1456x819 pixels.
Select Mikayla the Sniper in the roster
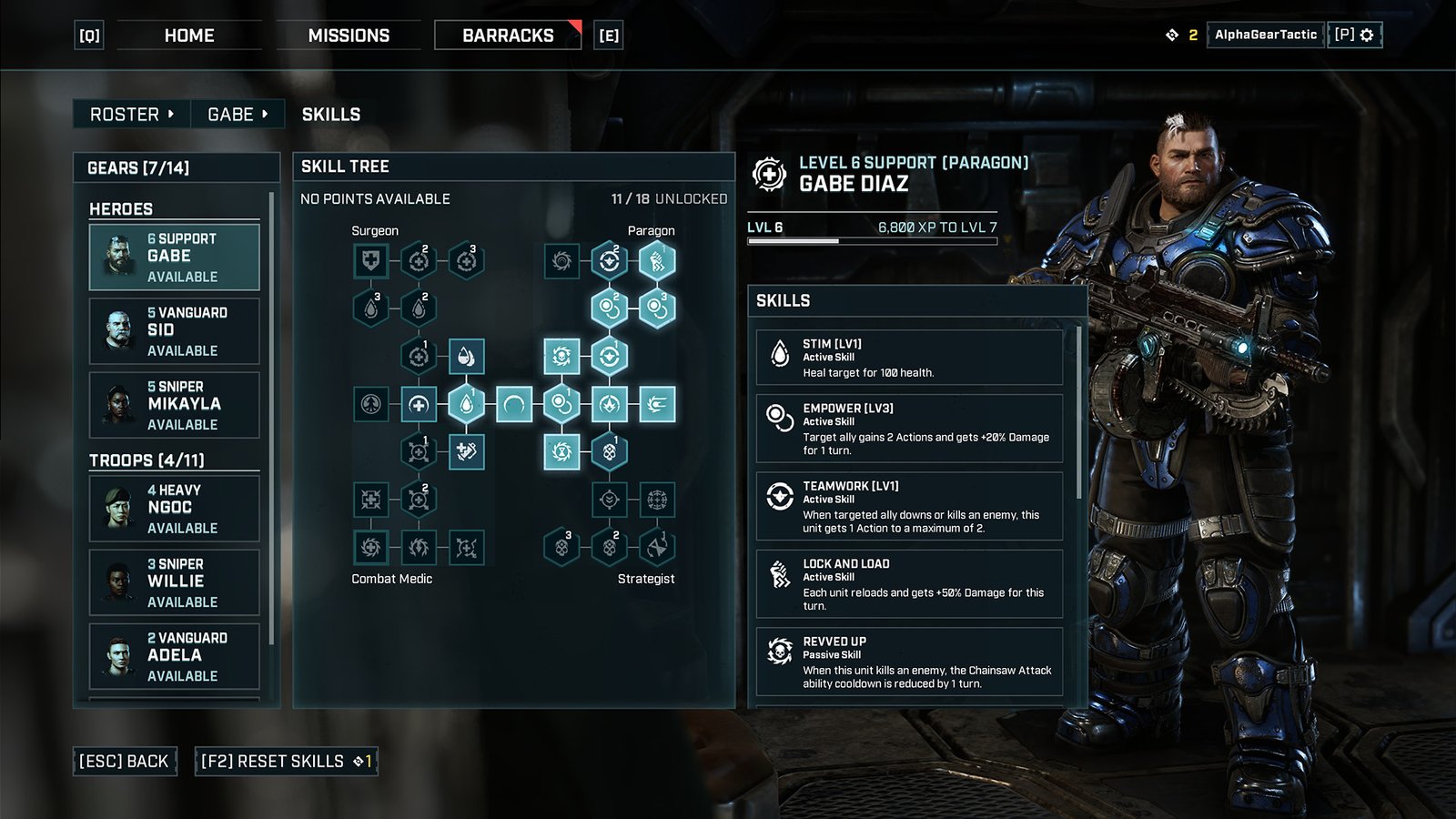pyautogui.click(x=173, y=405)
